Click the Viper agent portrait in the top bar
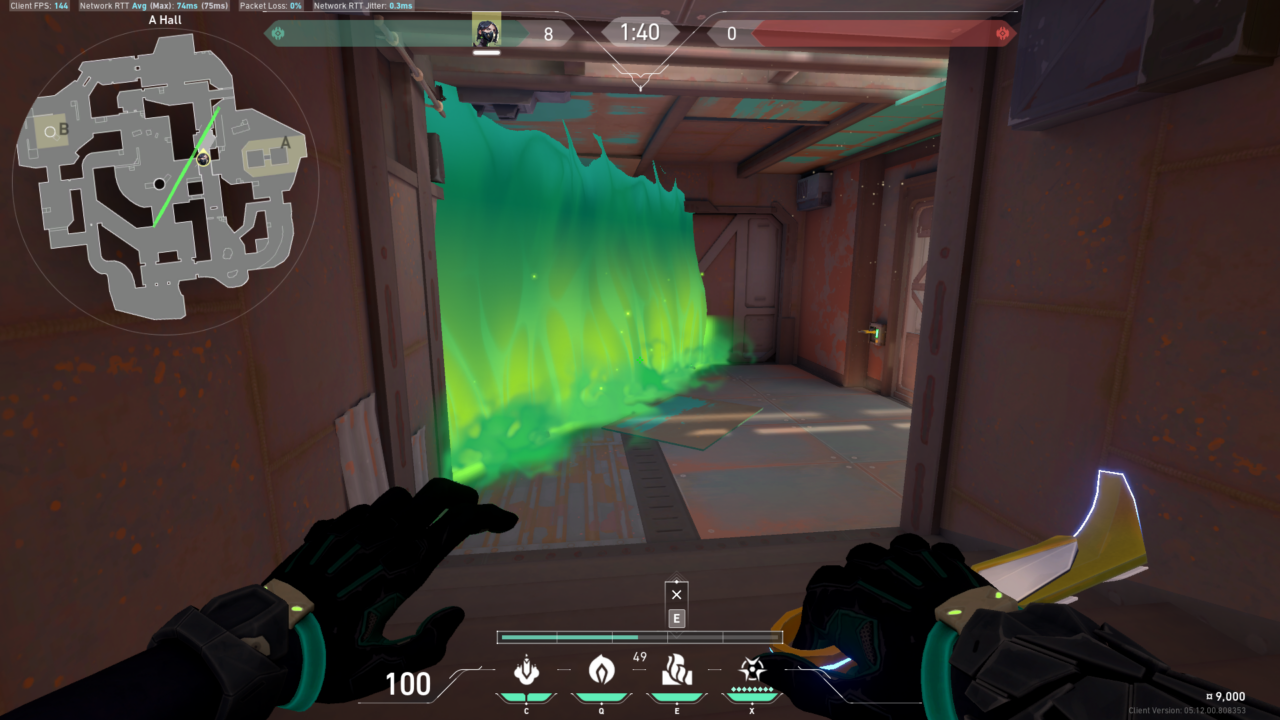This screenshot has width=1280, height=720. 487,32
